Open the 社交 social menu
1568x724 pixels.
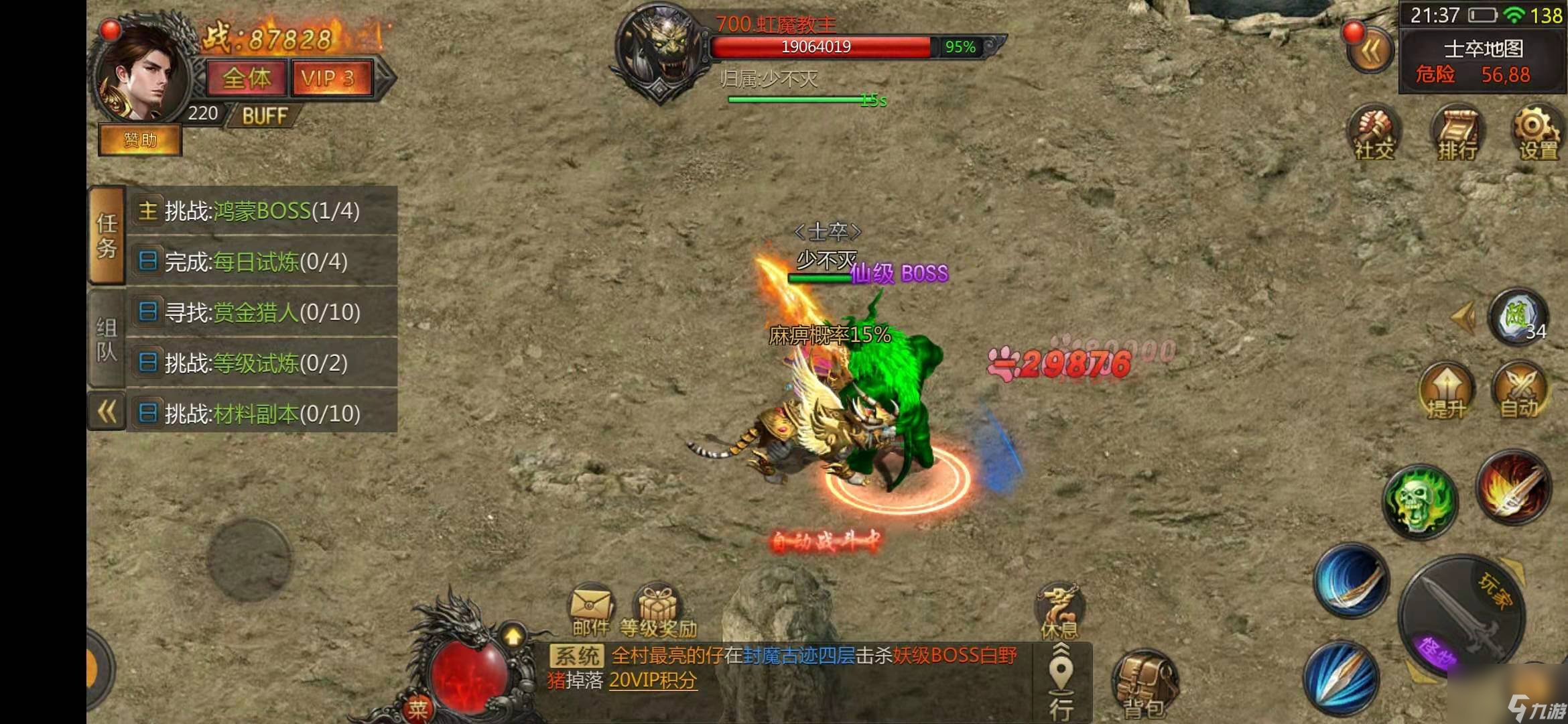click(1373, 133)
